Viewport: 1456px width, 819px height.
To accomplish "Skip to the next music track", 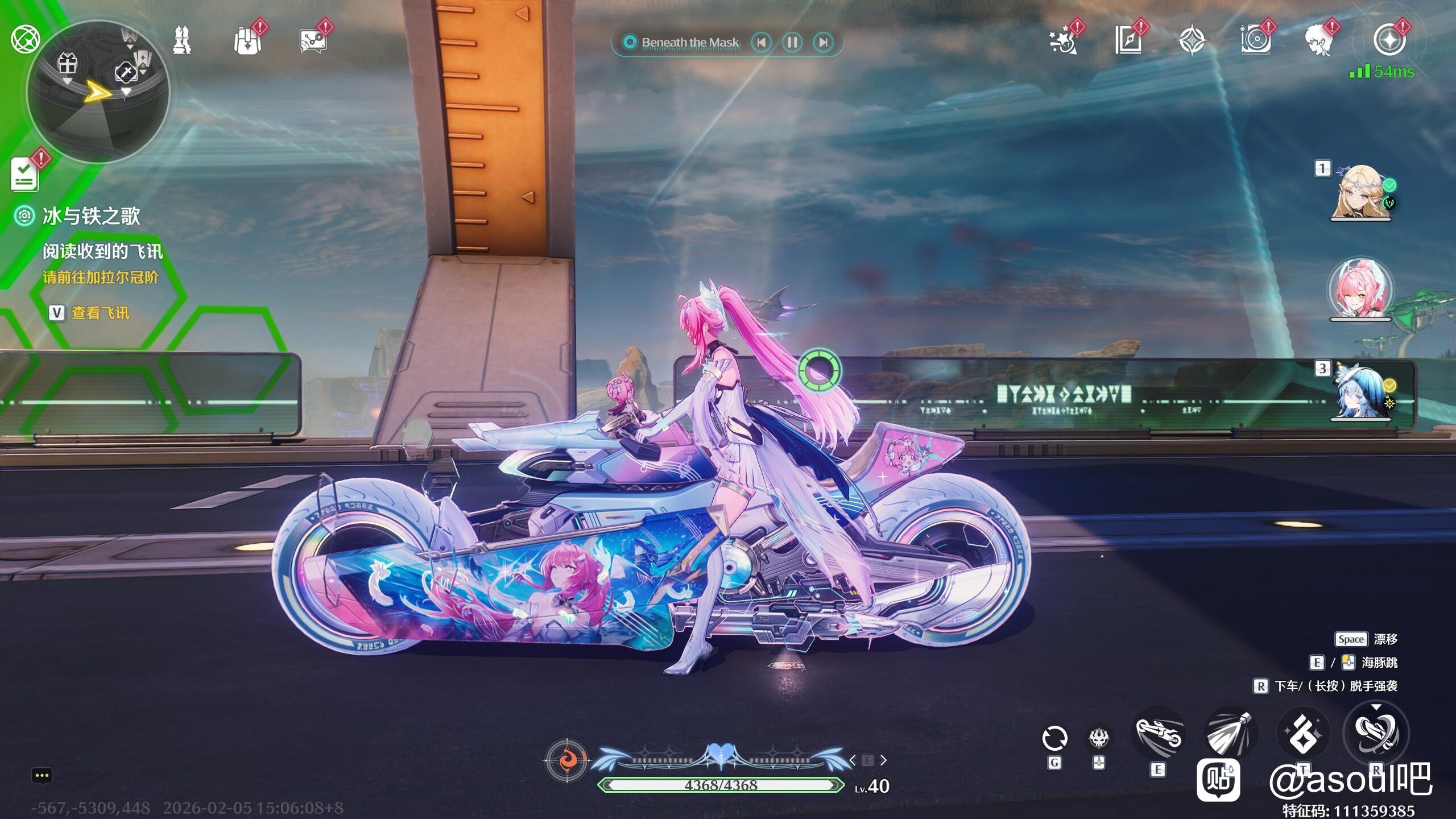I will tap(823, 42).
